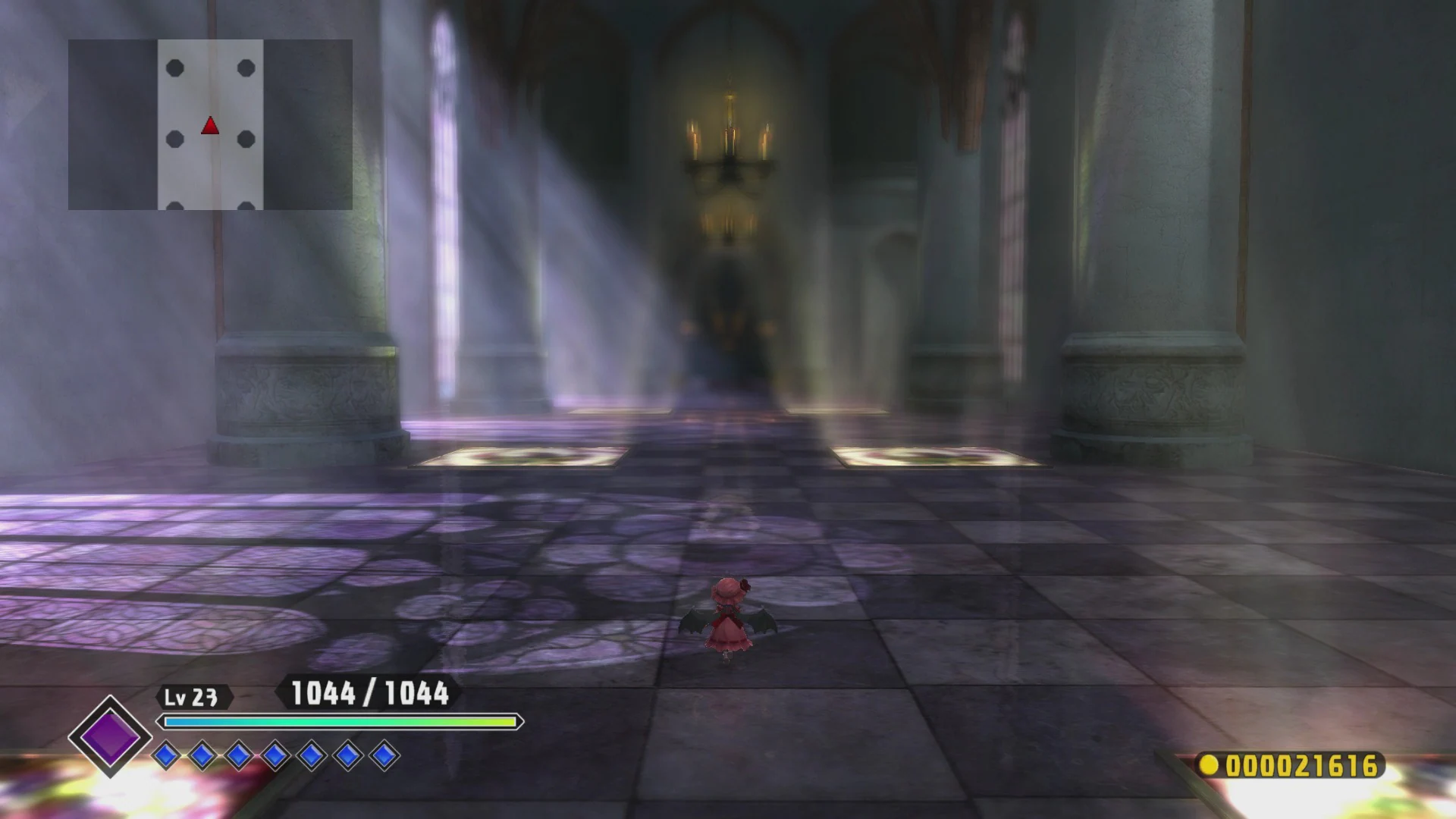Select the last blue diamond charge gem

point(385,756)
